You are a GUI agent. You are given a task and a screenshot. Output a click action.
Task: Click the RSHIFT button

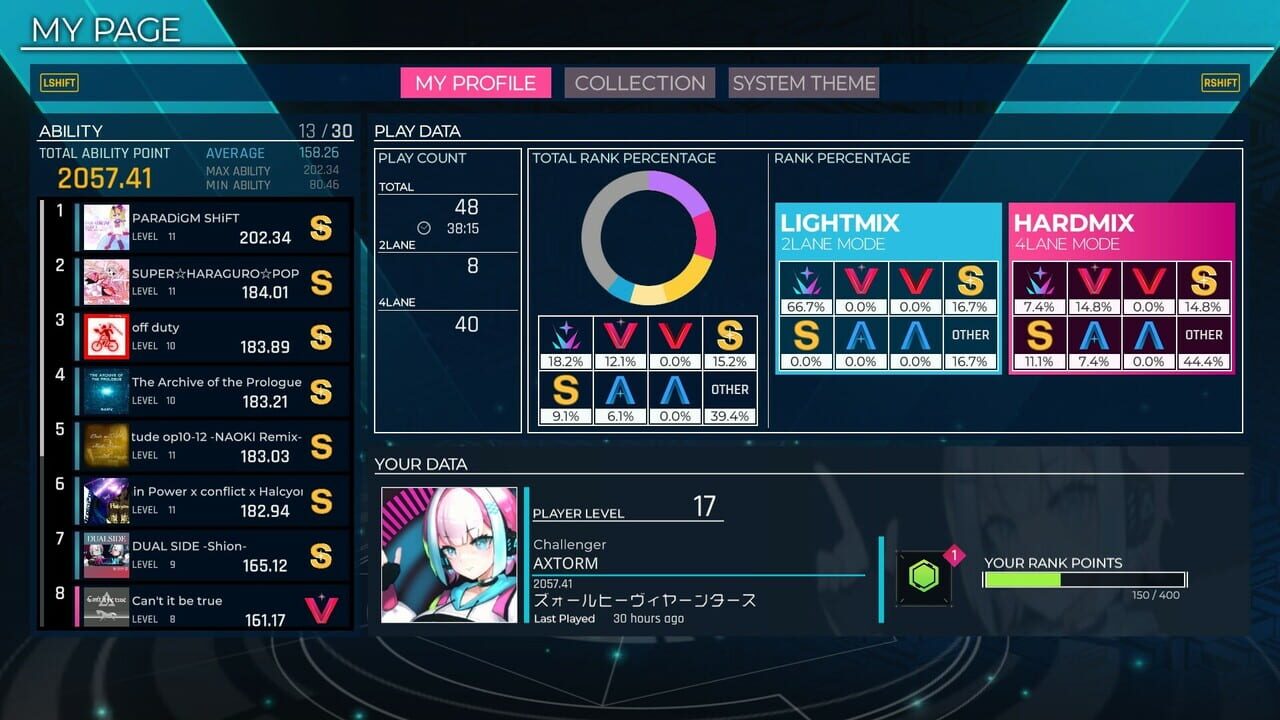[x=1220, y=83]
